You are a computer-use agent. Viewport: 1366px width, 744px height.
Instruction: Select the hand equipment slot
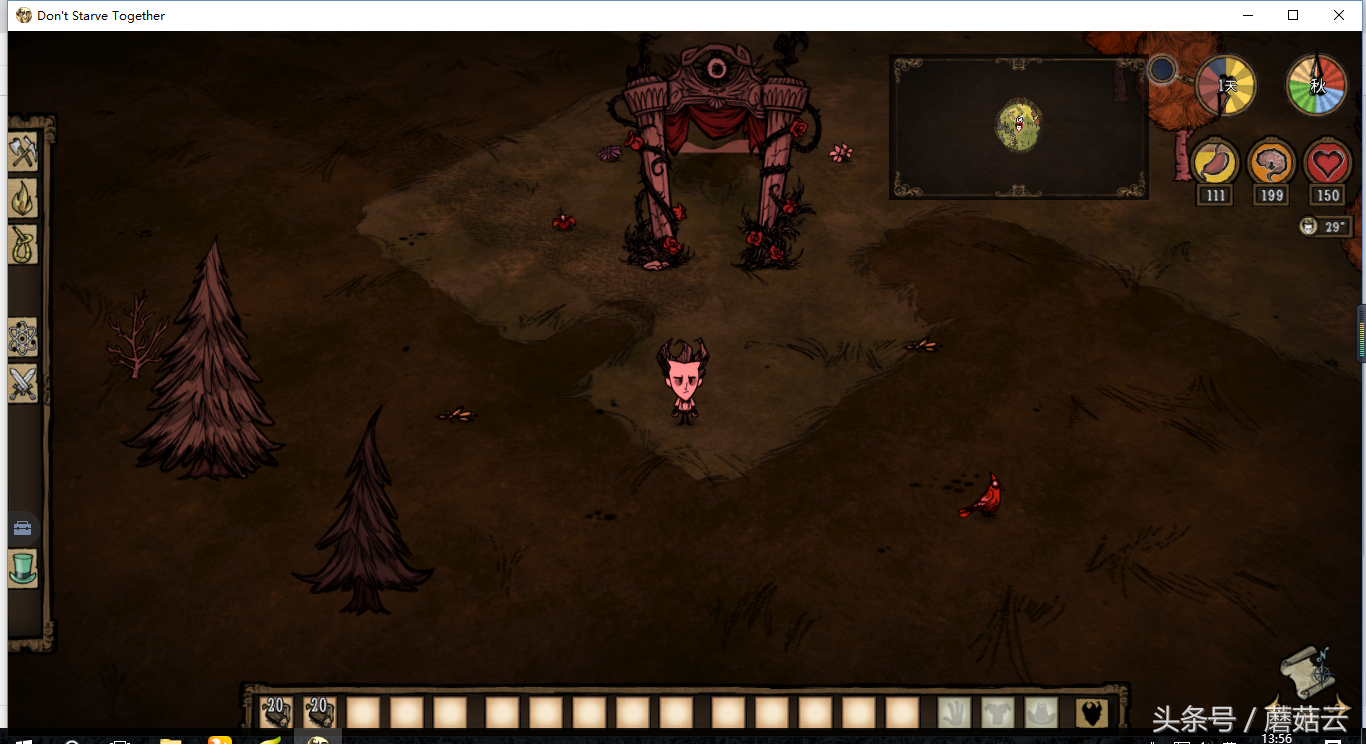coord(954,712)
